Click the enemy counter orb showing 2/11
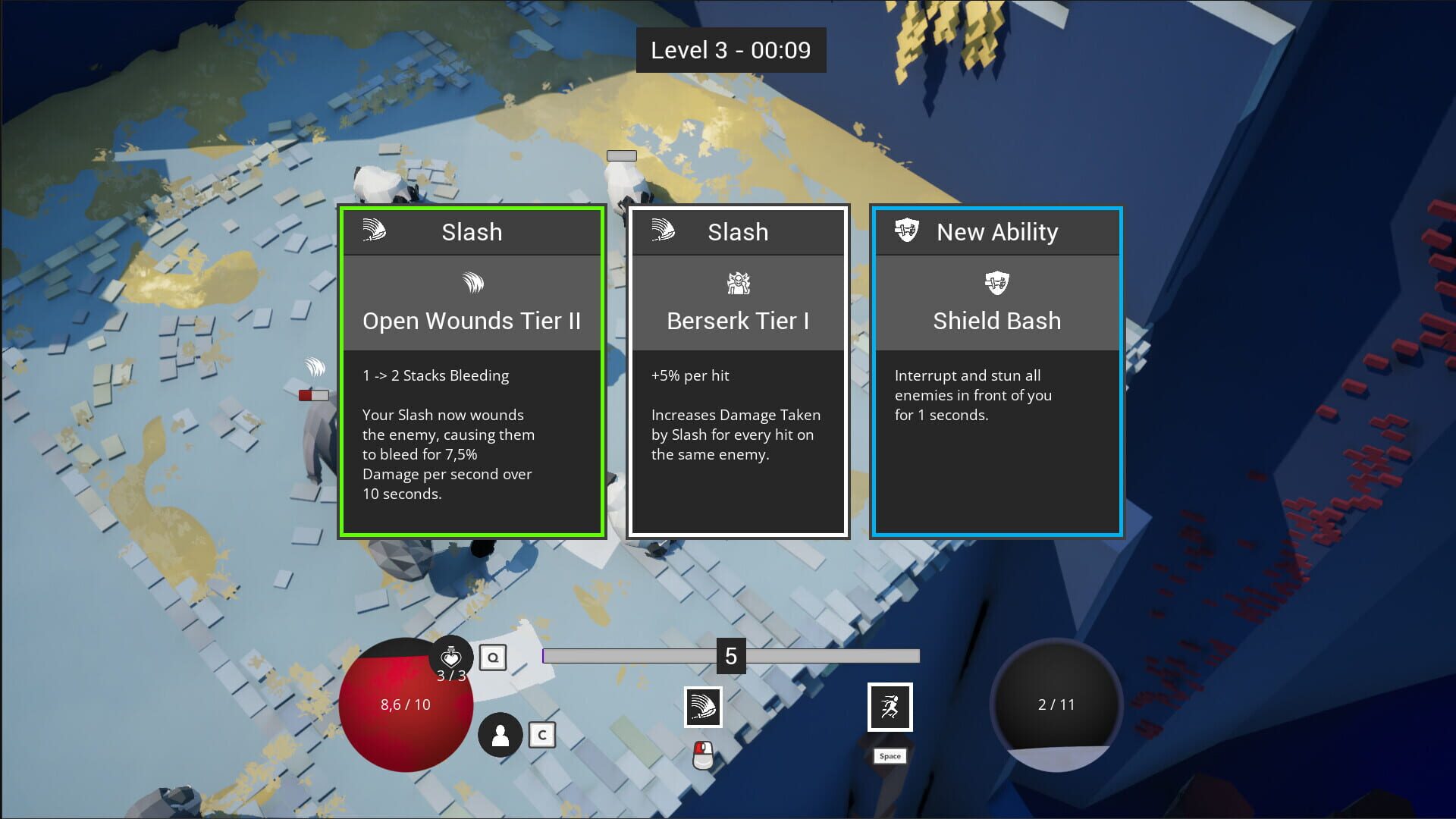The image size is (1456, 819). pos(1056,704)
